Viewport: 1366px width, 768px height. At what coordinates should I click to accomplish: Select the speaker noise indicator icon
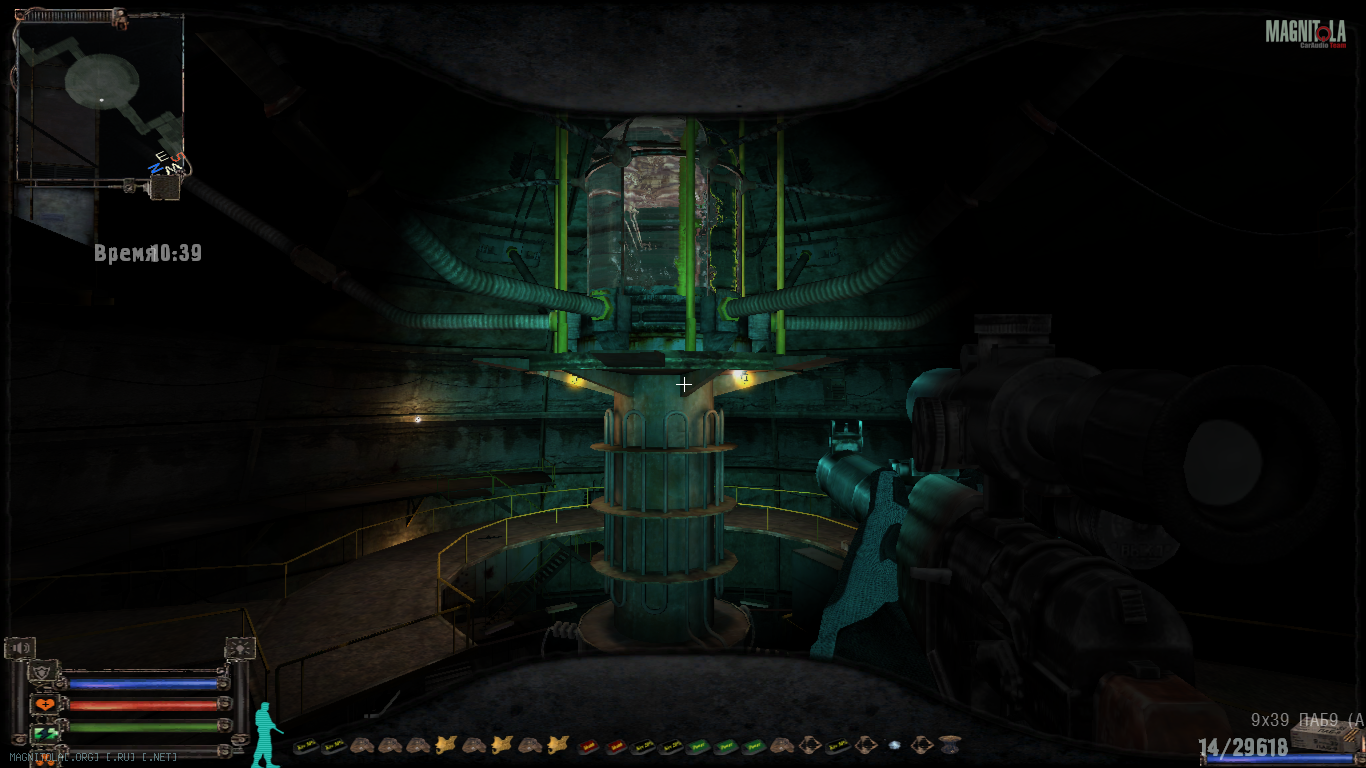tap(20, 648)
